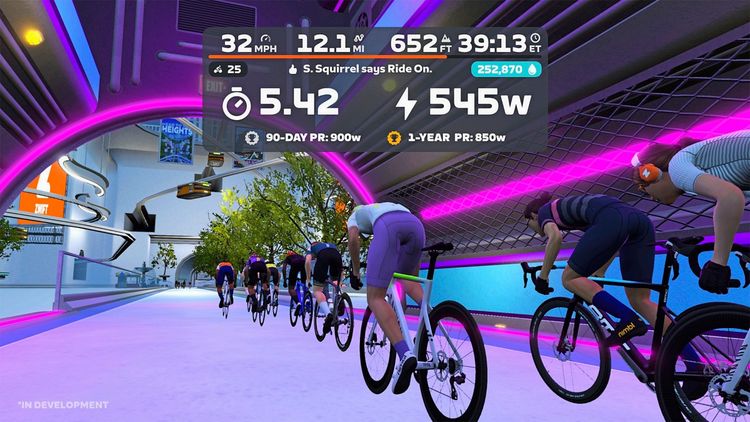Select the rider level 25 badge
Image resolution: width=750 pixels, height=422 pixels.
pyautogui.click(x=229, y=70)
